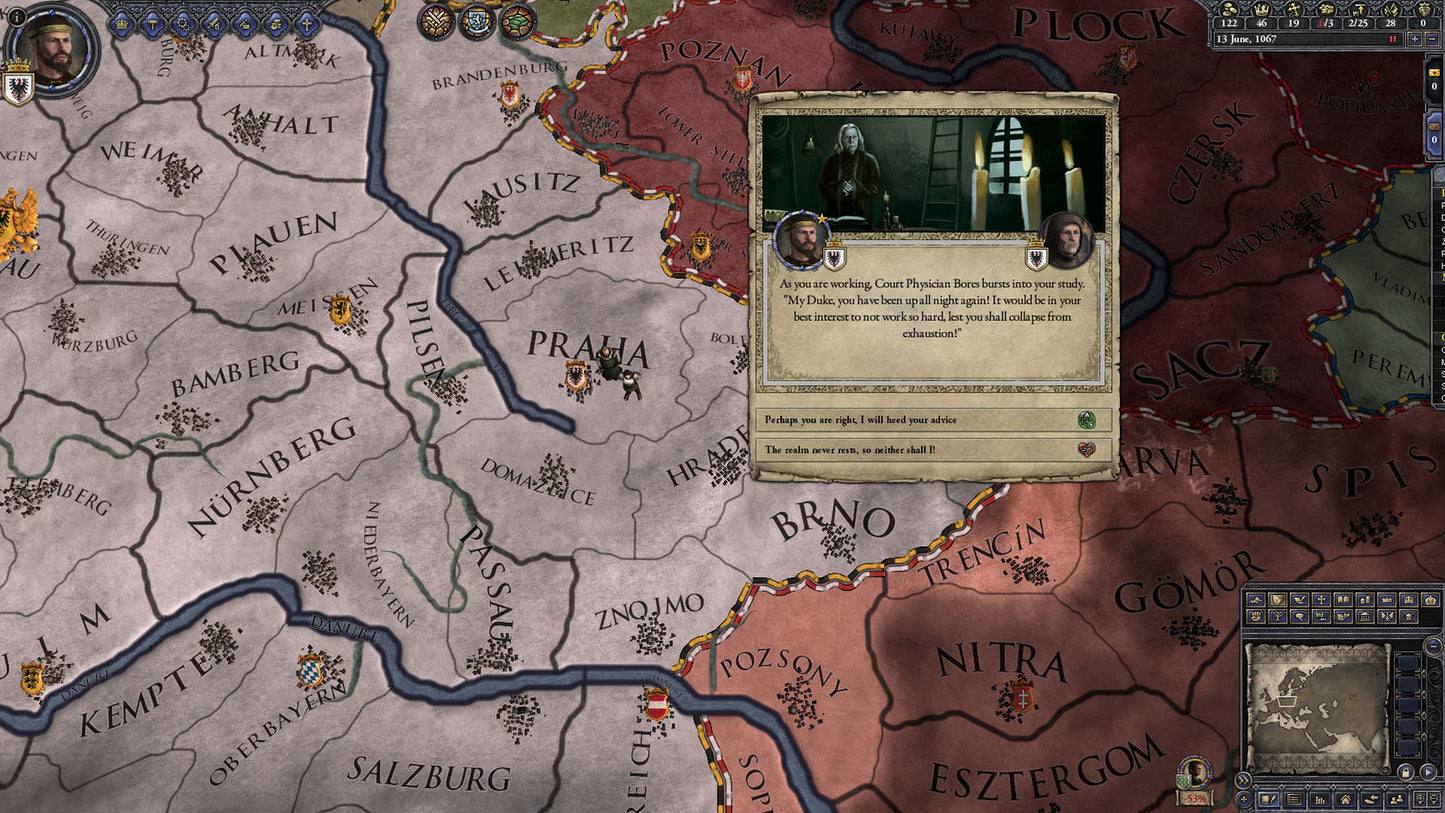This screenshot has width=1445, height=813.
Task: Click the go-to-capital home icon
Action: (1346, 800)
